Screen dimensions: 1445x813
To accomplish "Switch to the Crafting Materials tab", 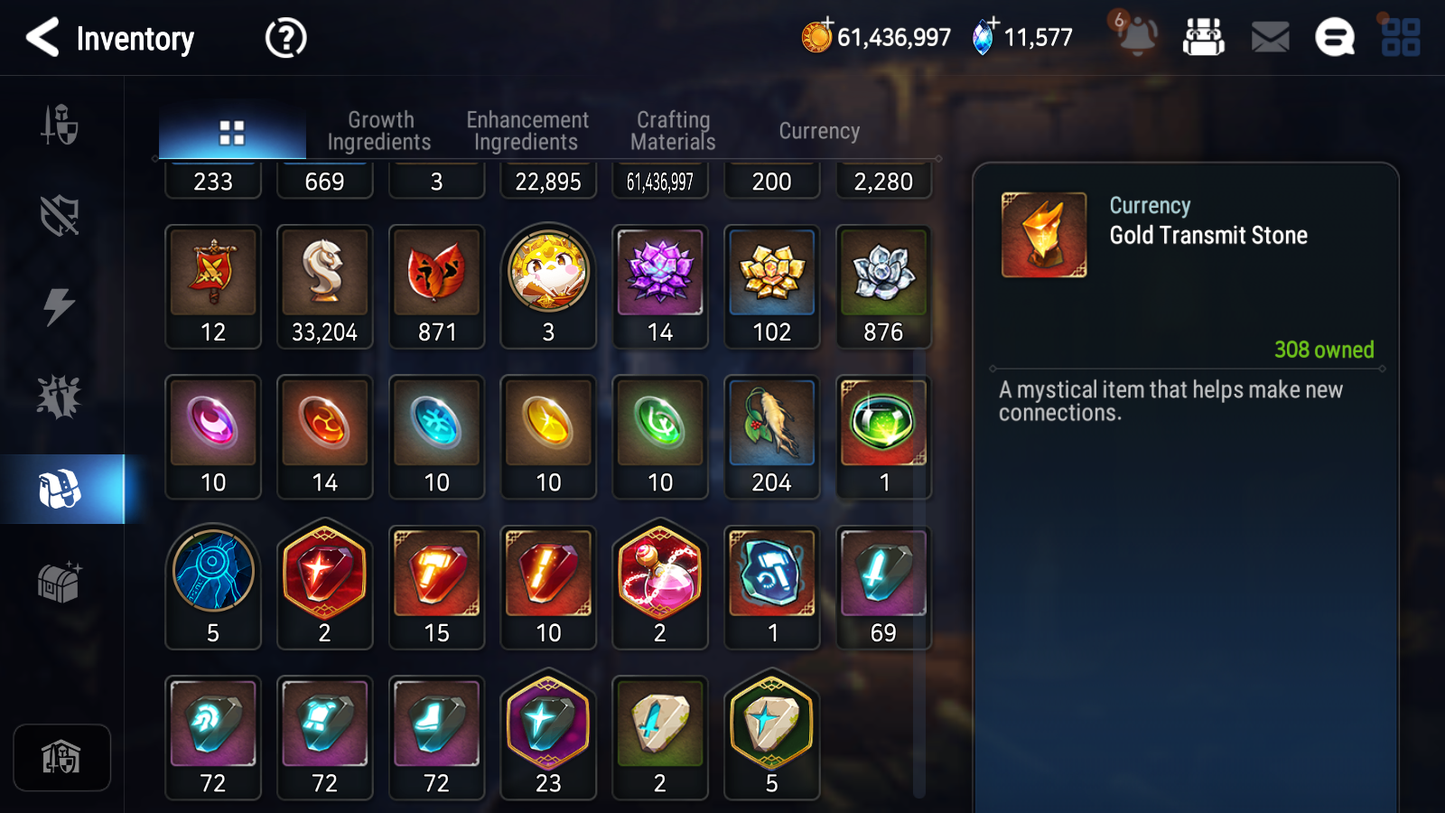I will coord(672,131).
